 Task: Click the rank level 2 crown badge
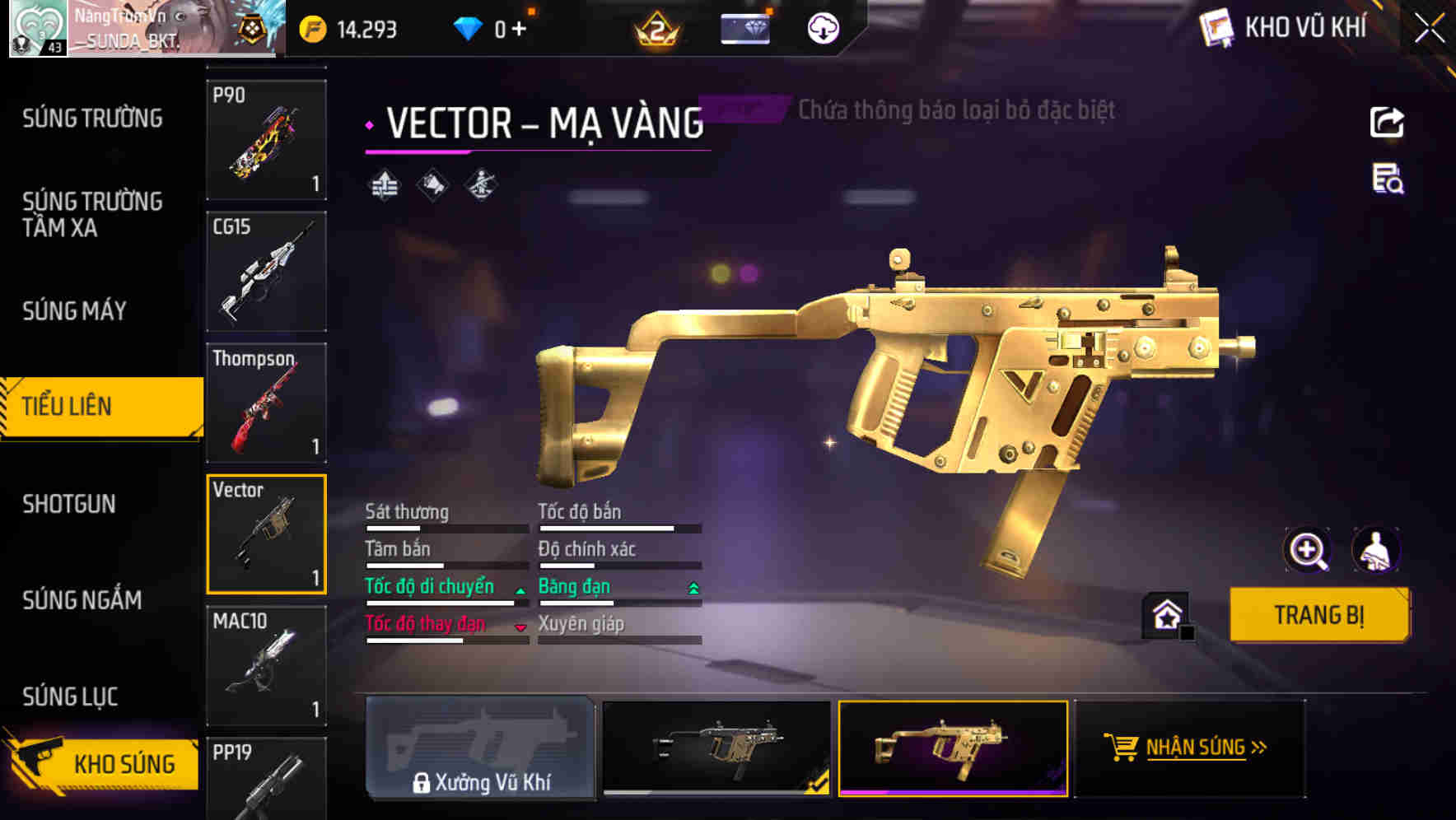(659, 27)
